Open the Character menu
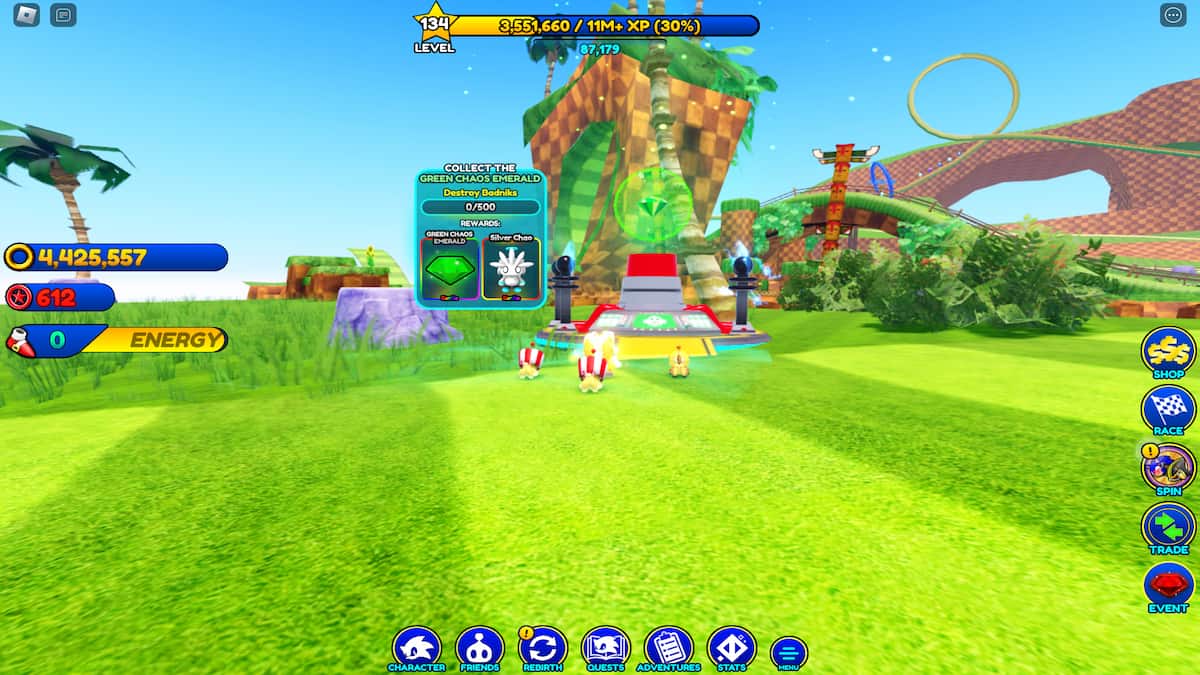This screenshot has width=1200, height=675. (x=416, y=648)
